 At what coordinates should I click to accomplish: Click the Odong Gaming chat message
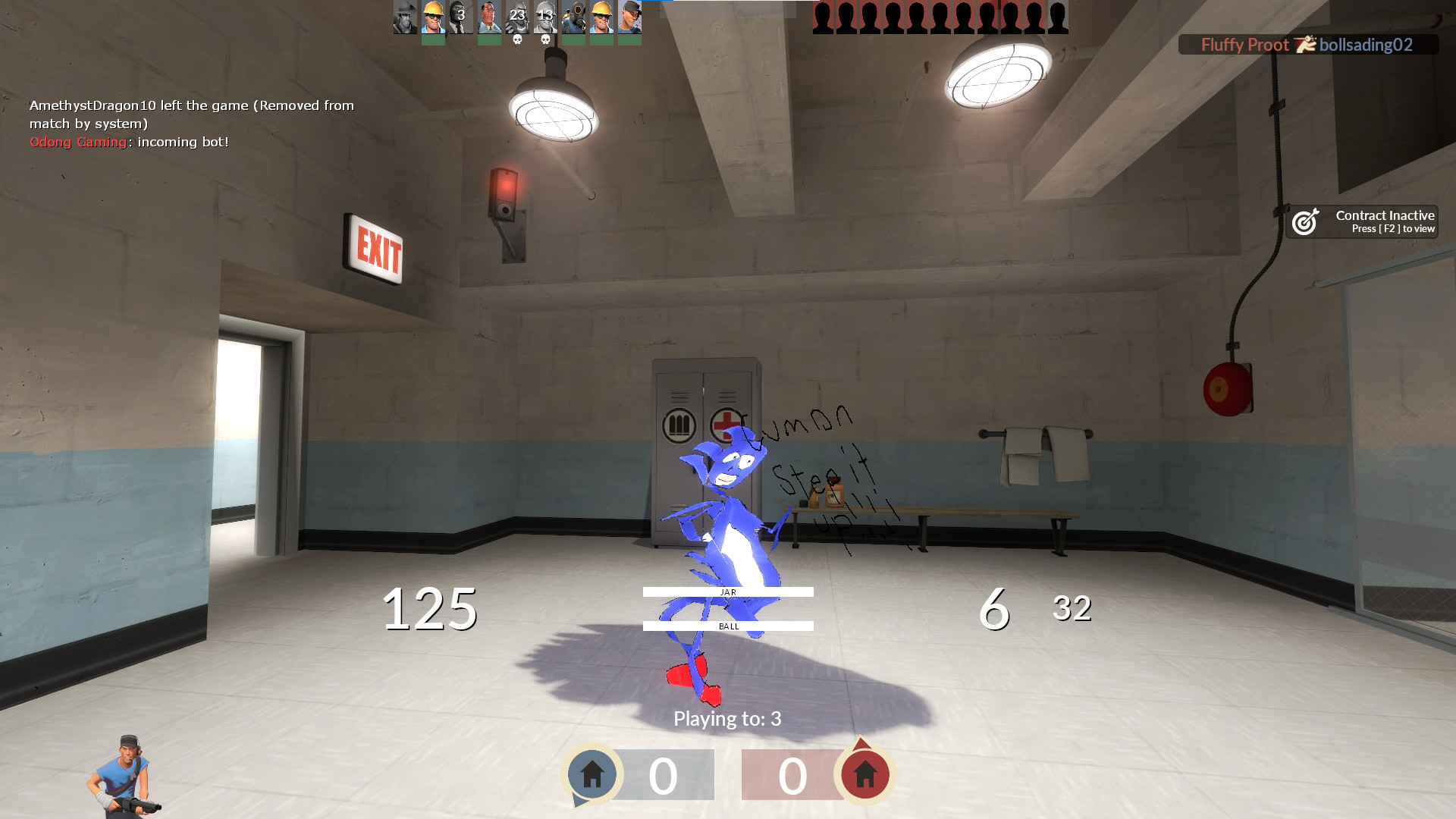129,142
